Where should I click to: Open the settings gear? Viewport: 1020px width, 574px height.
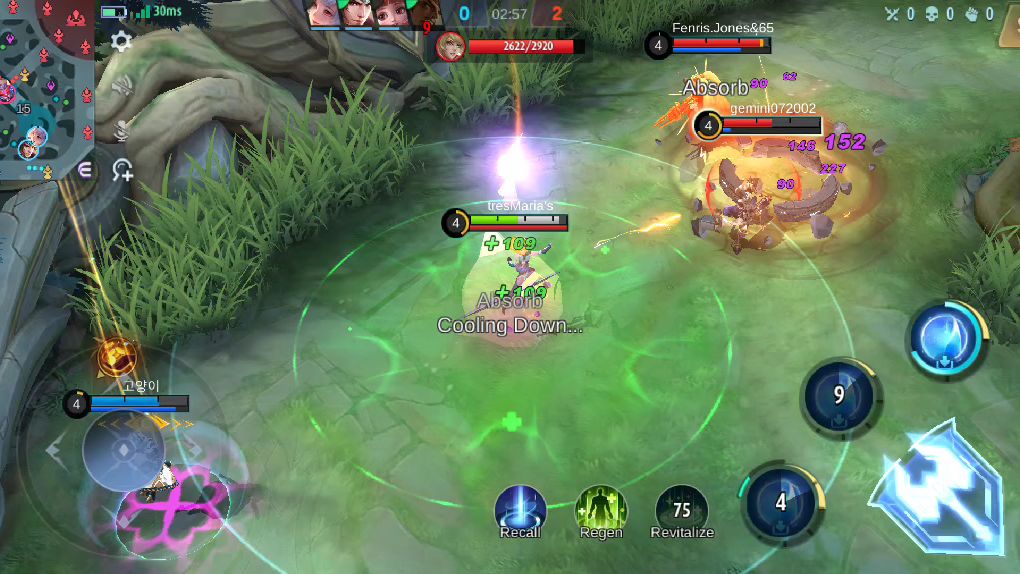tap(121, 41)
